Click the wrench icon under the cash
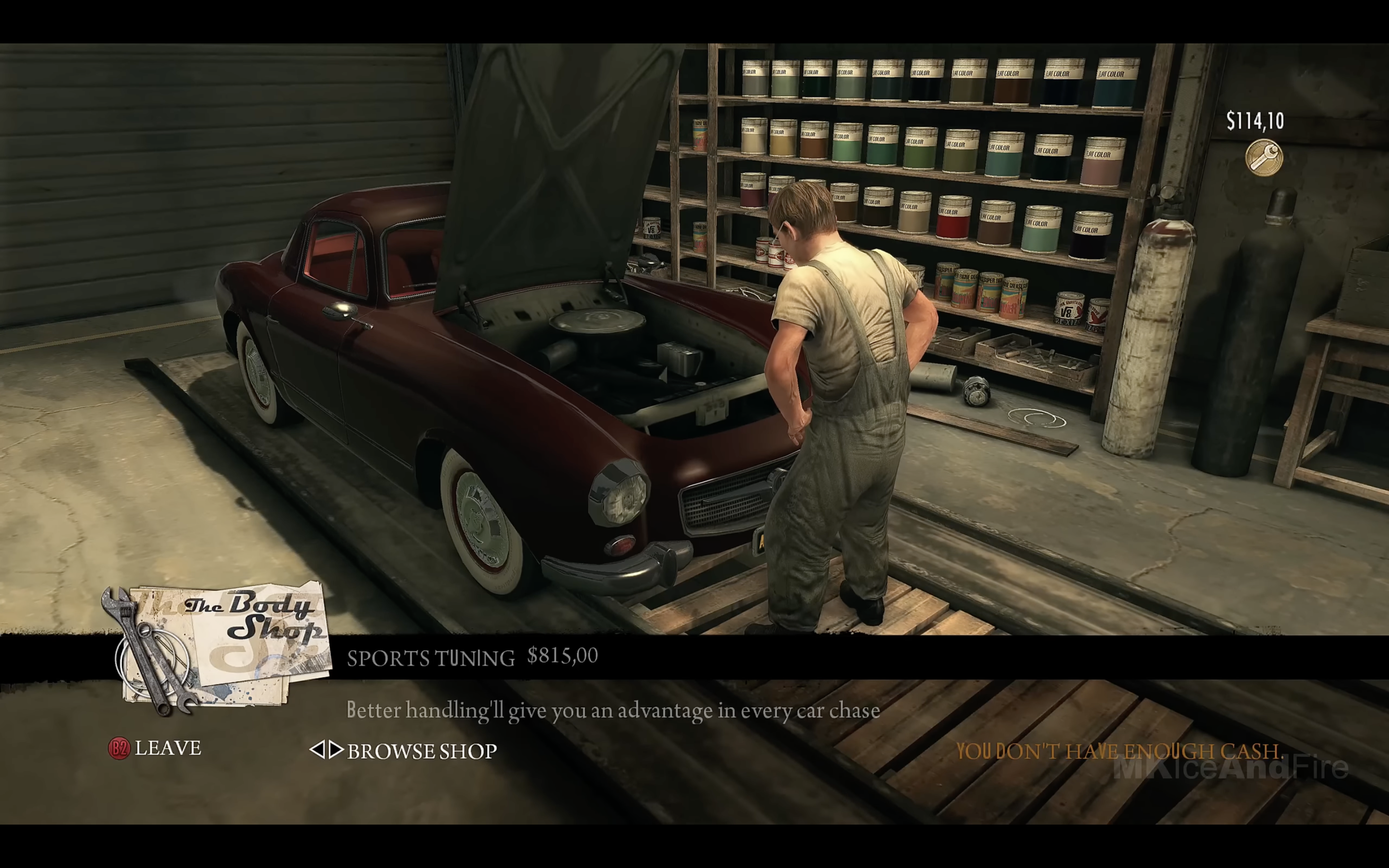 [1263, 157]
